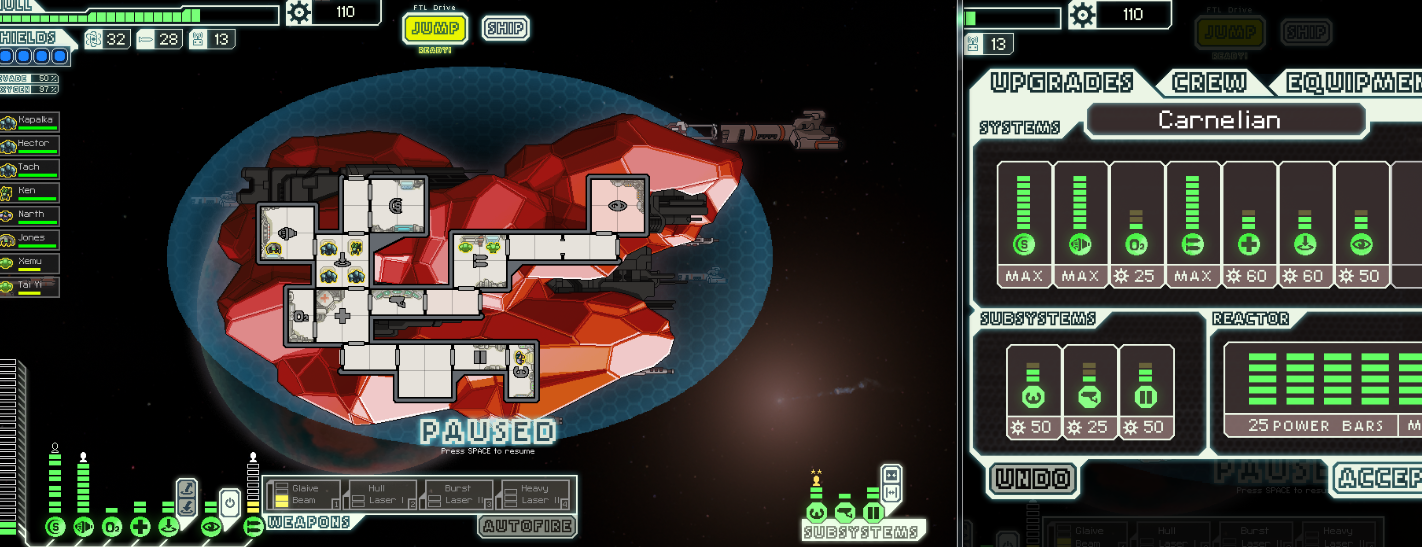Choose the Hull Laser I weapon
Screen dimensions: 1422x547
[x=381, y=494]
